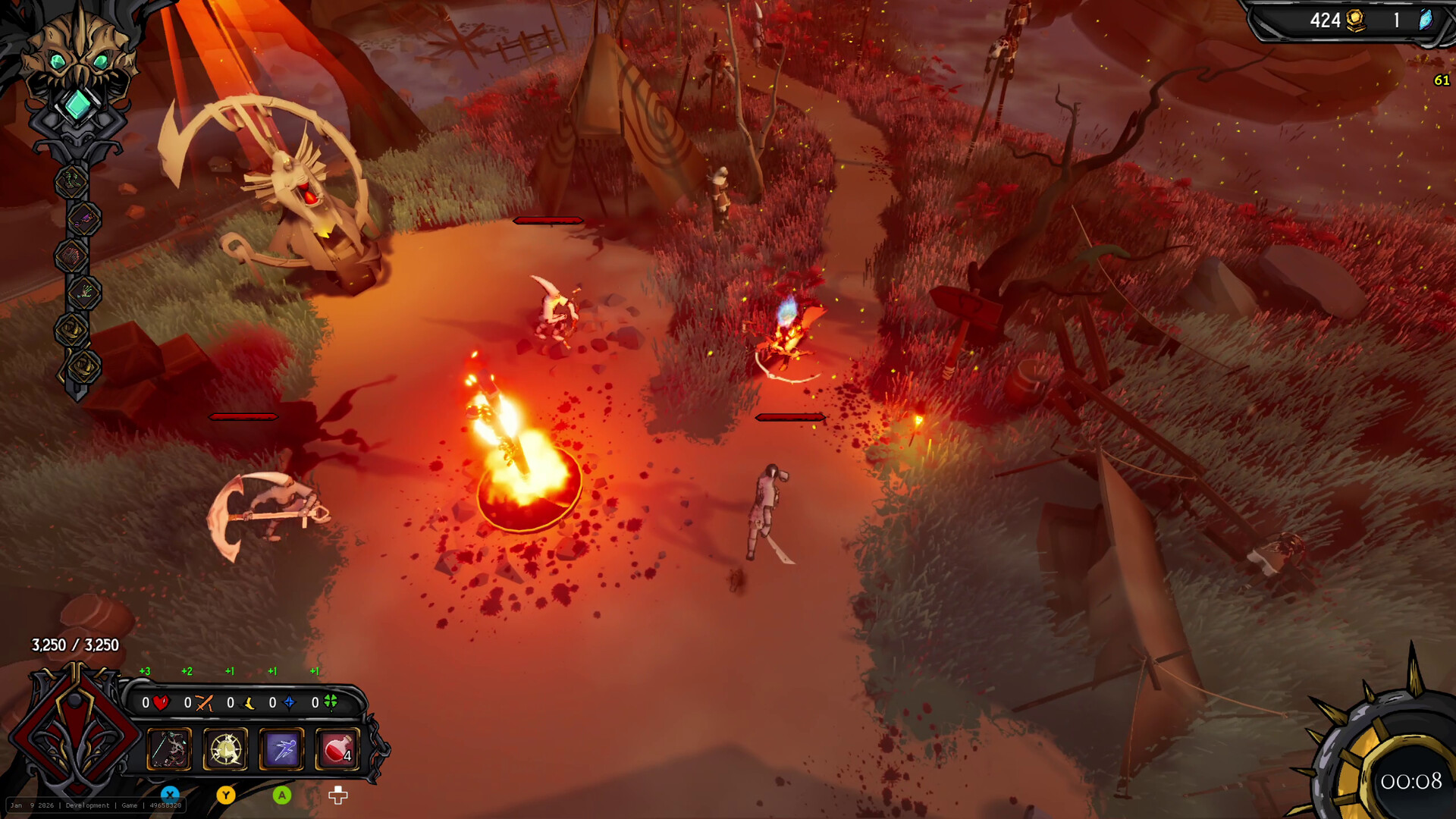The image size is (1456, 819).
Task: Trigger the blue dash sprint ability
Action: (x=281, y=749)
